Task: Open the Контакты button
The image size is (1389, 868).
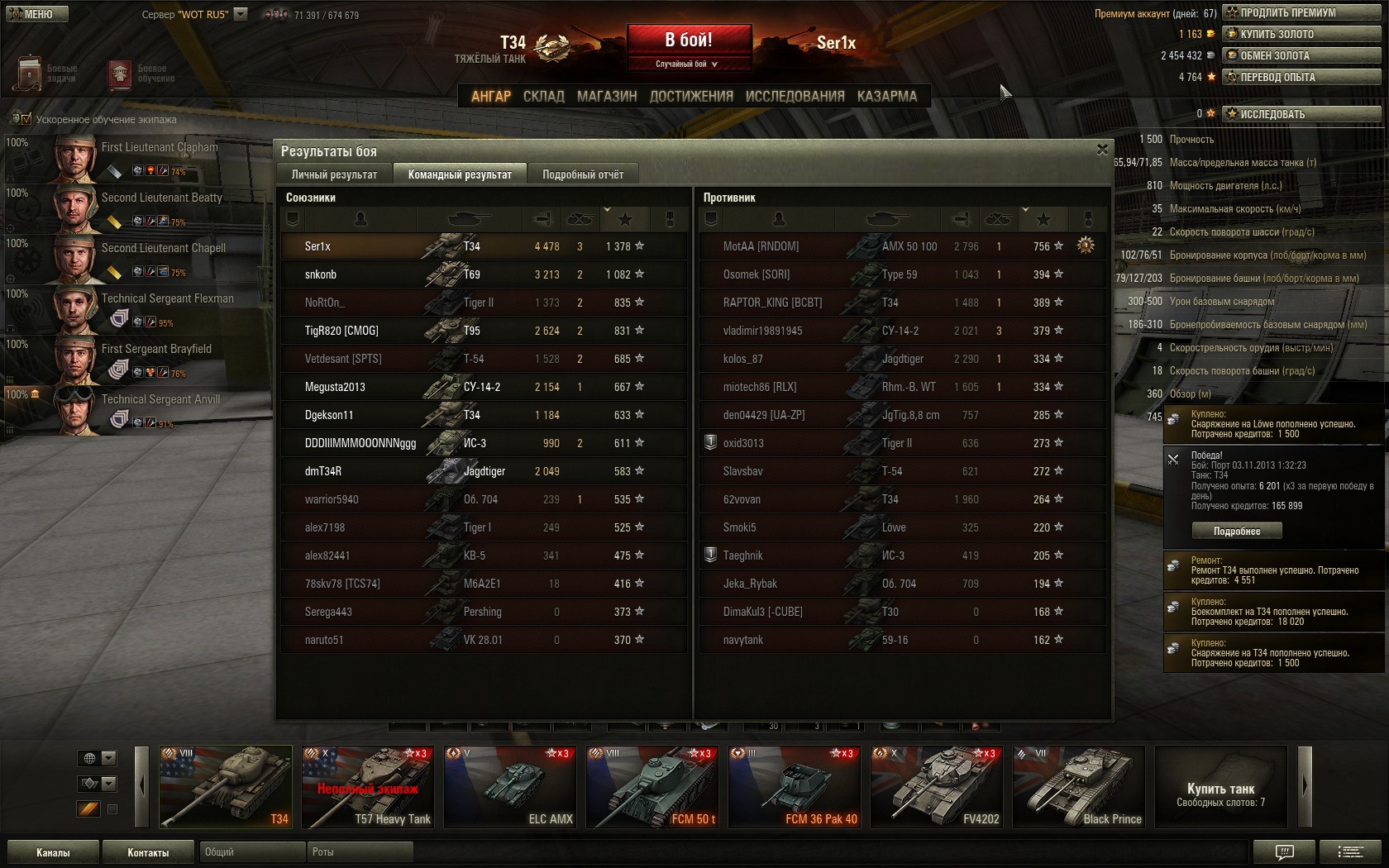Action: coord(148,852)
